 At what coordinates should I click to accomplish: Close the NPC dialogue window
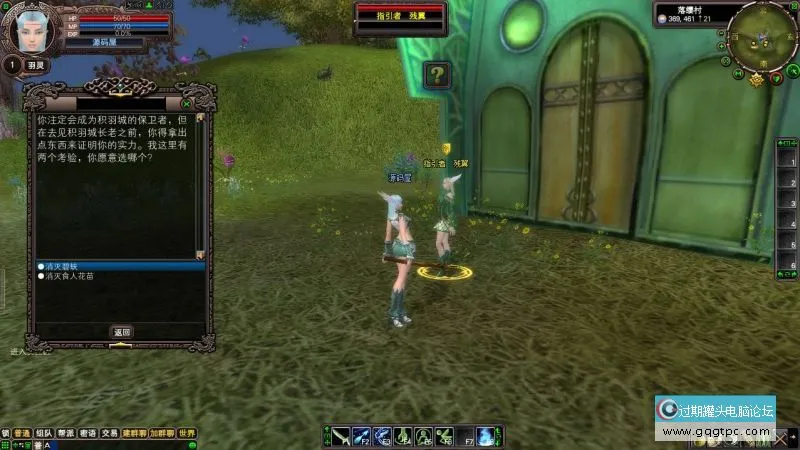pos(187,103)
